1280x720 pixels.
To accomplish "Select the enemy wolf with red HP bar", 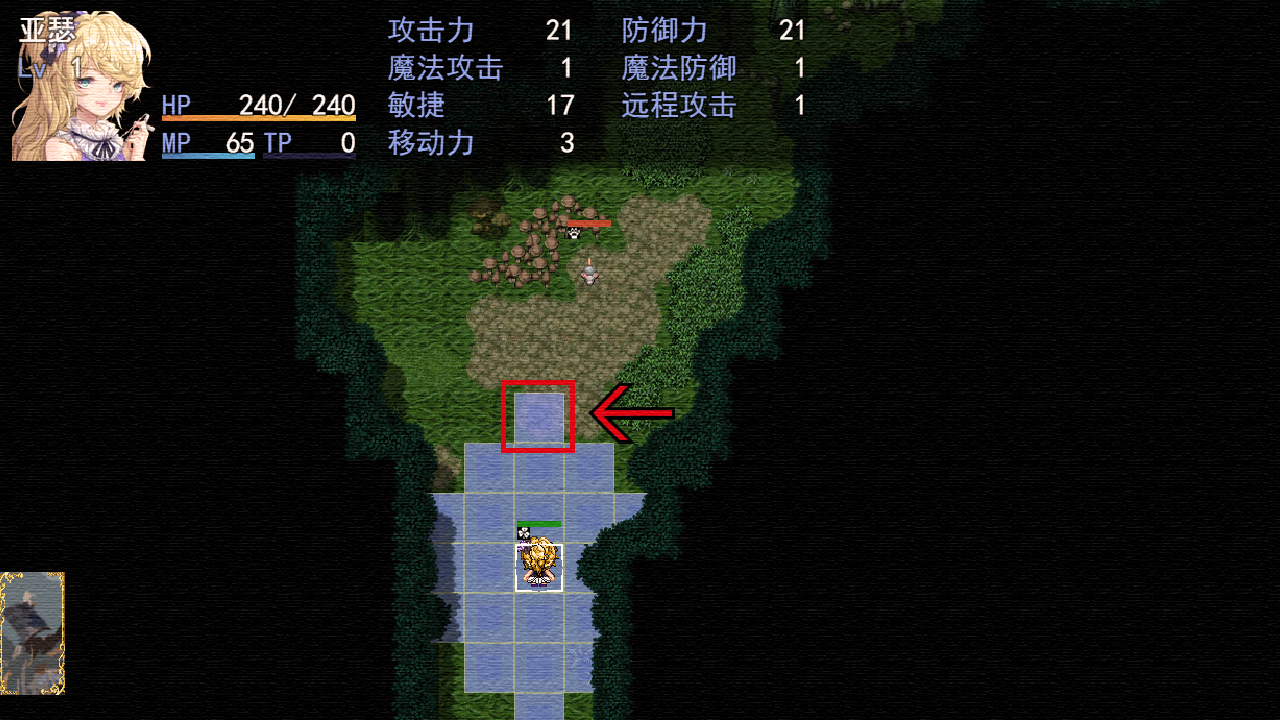I will point(575,232).
